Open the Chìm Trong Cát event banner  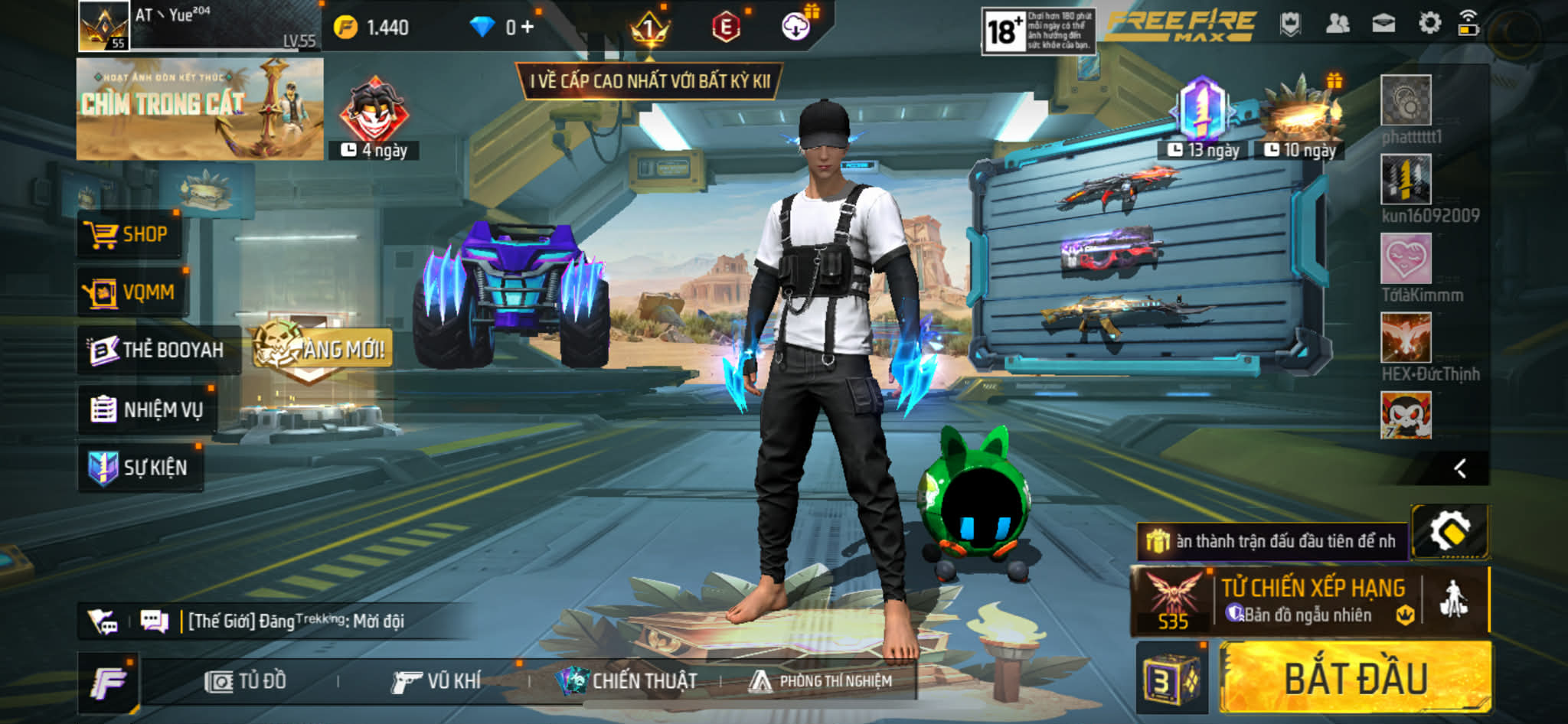click(x=199, y=109)
